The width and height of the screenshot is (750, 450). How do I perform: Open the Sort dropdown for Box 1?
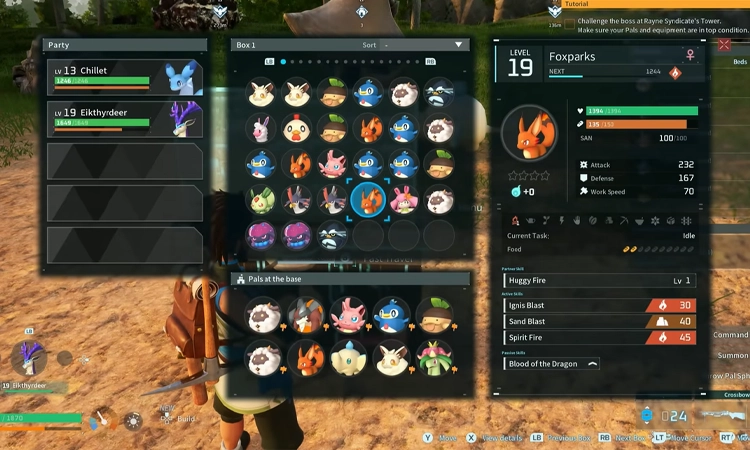click(424, 45)
